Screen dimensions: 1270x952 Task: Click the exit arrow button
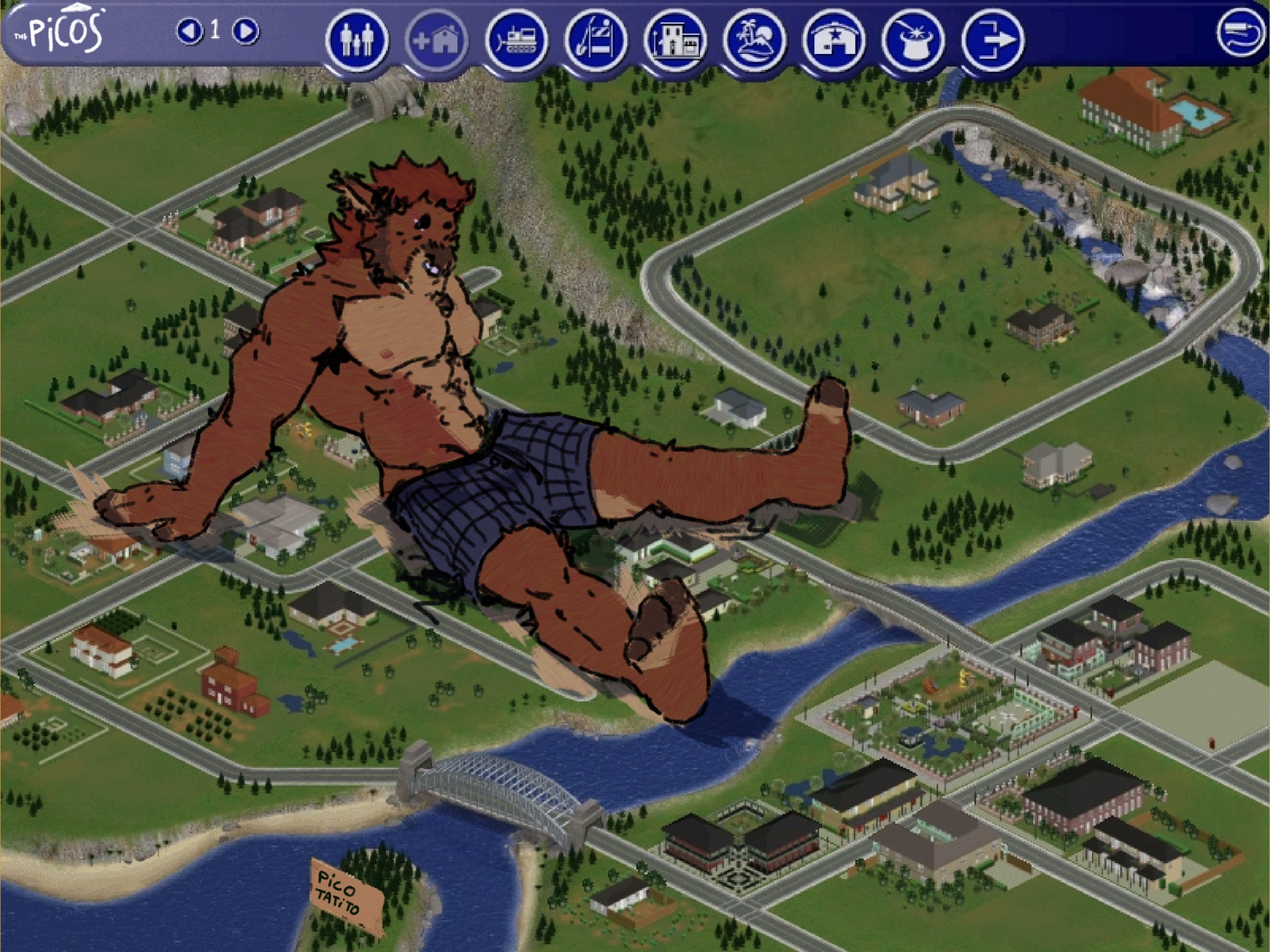pos(993,40)
